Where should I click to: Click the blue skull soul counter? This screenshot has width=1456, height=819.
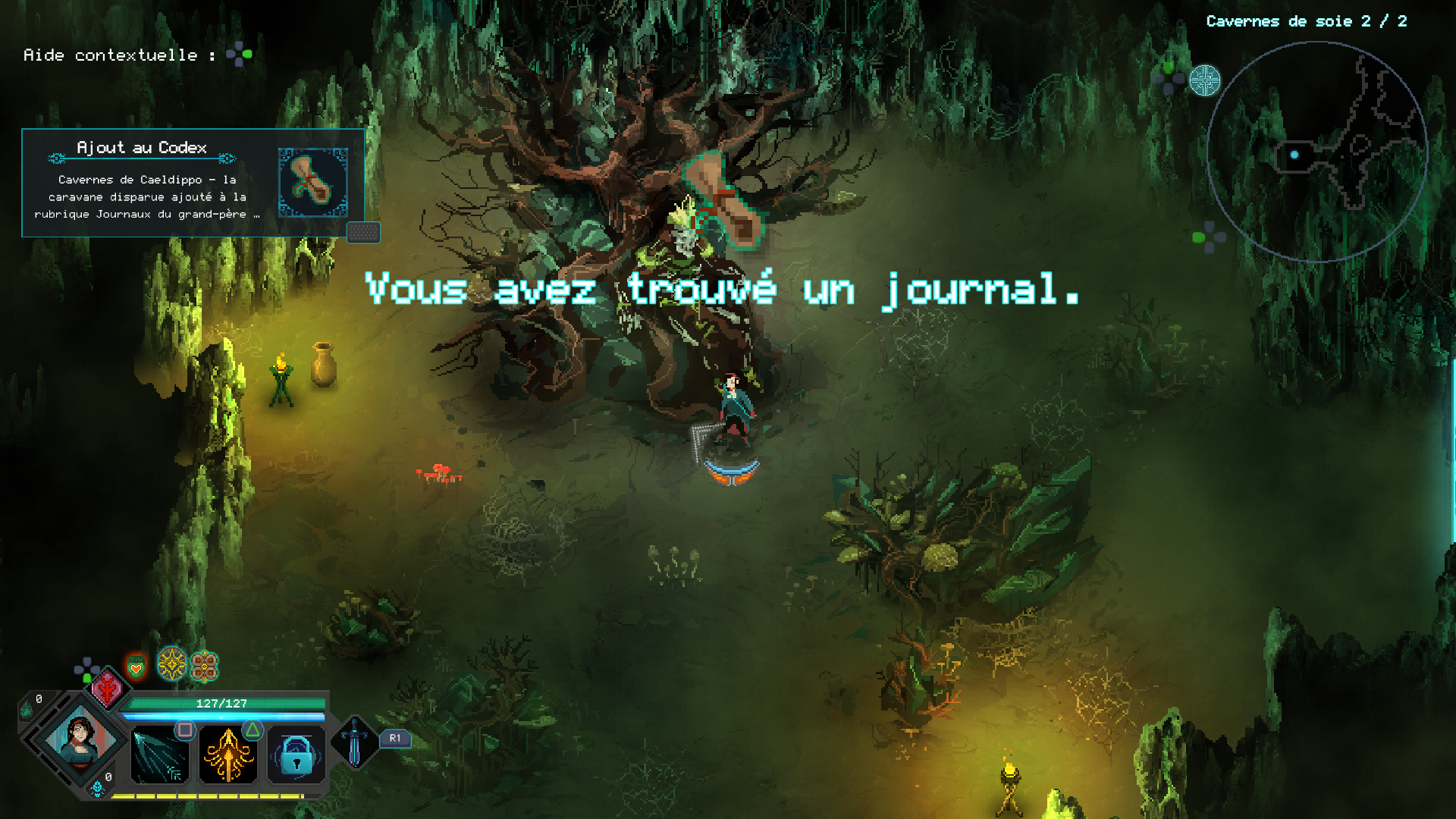(98, 789)
